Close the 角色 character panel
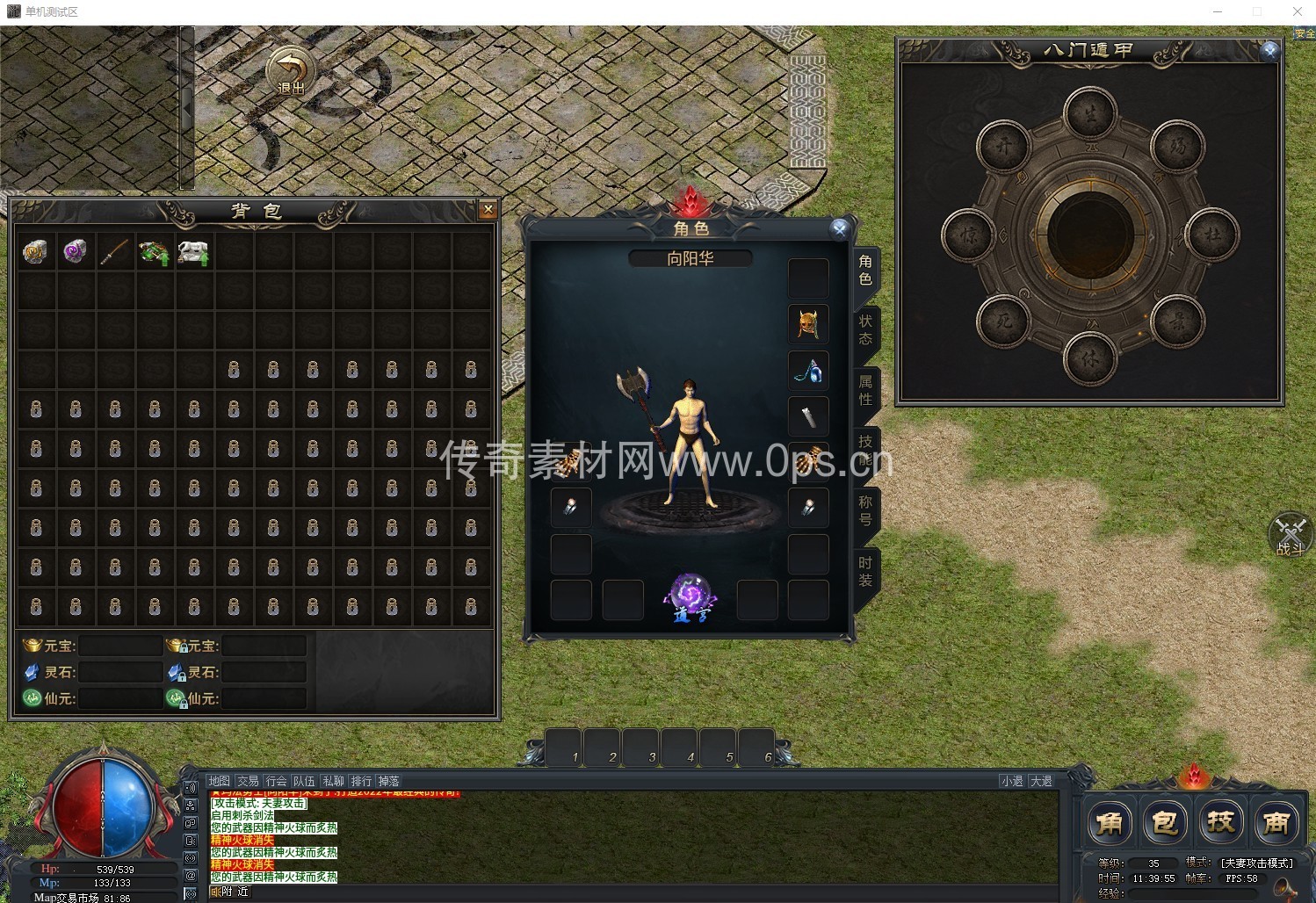This screenshot has height=903, width=1316. pos(840,229)
